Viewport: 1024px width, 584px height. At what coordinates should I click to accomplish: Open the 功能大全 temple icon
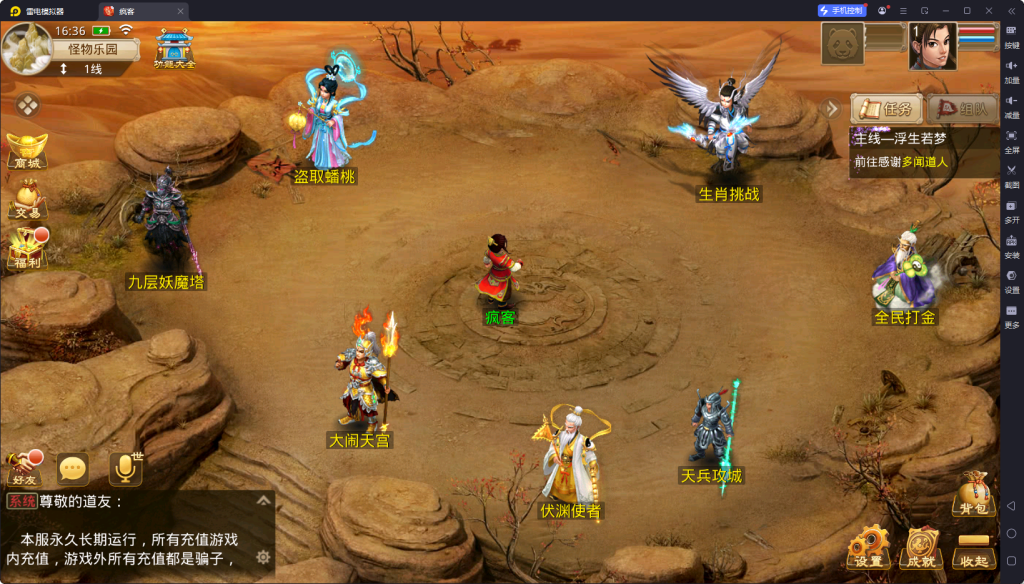point(175,48)
